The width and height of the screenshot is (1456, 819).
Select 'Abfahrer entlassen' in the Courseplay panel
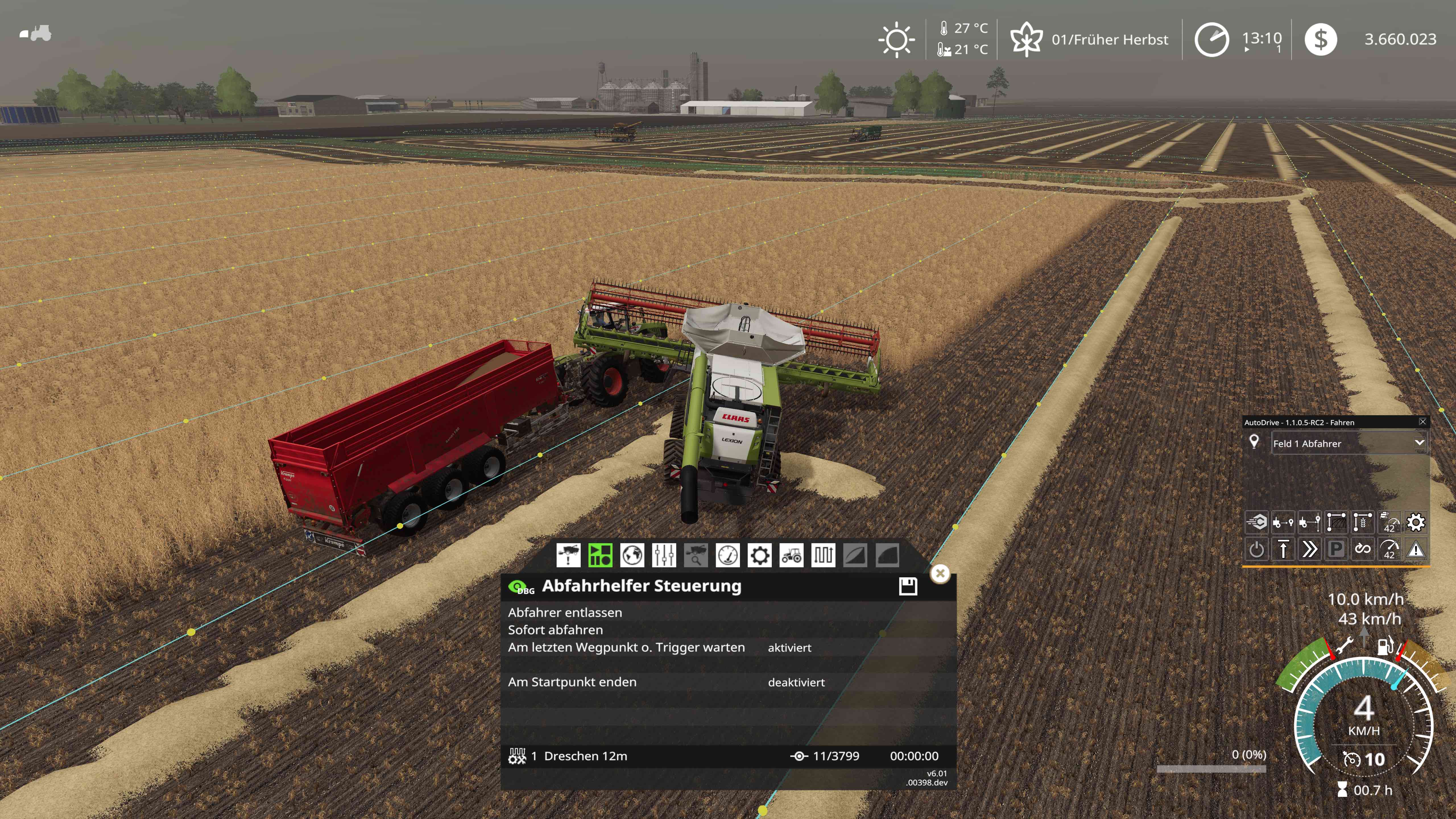click(565, 612)
